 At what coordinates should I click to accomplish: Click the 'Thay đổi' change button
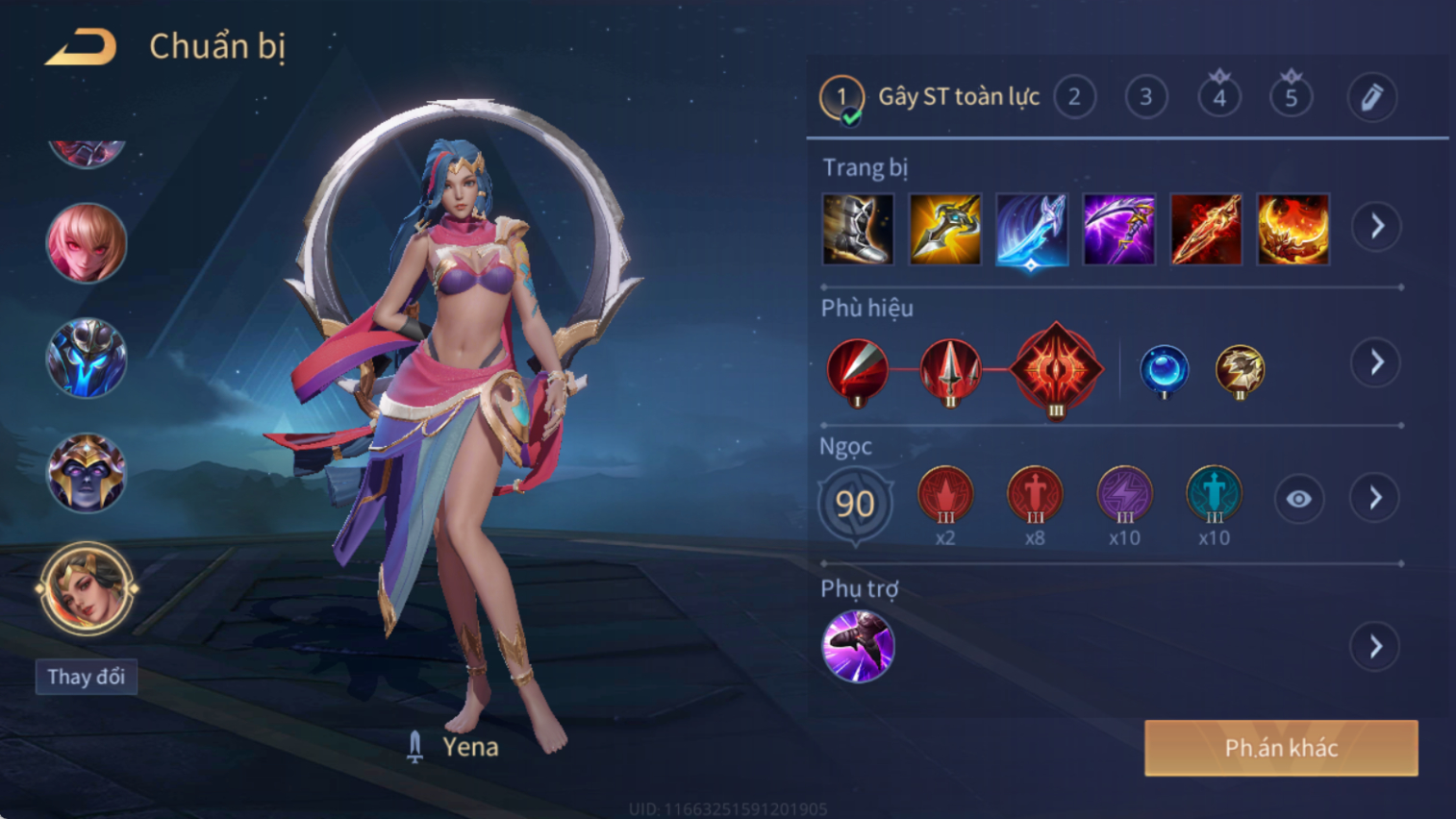point(87,677)
